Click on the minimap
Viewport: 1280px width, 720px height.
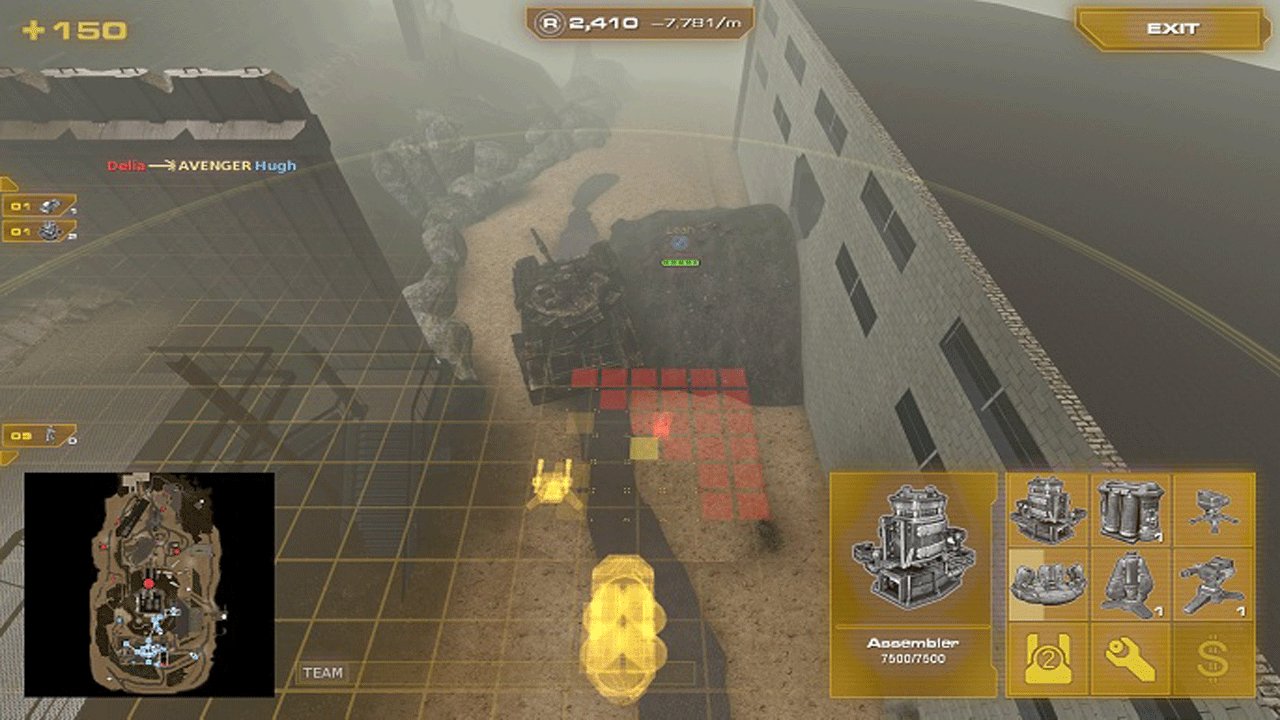click(149, 584)
